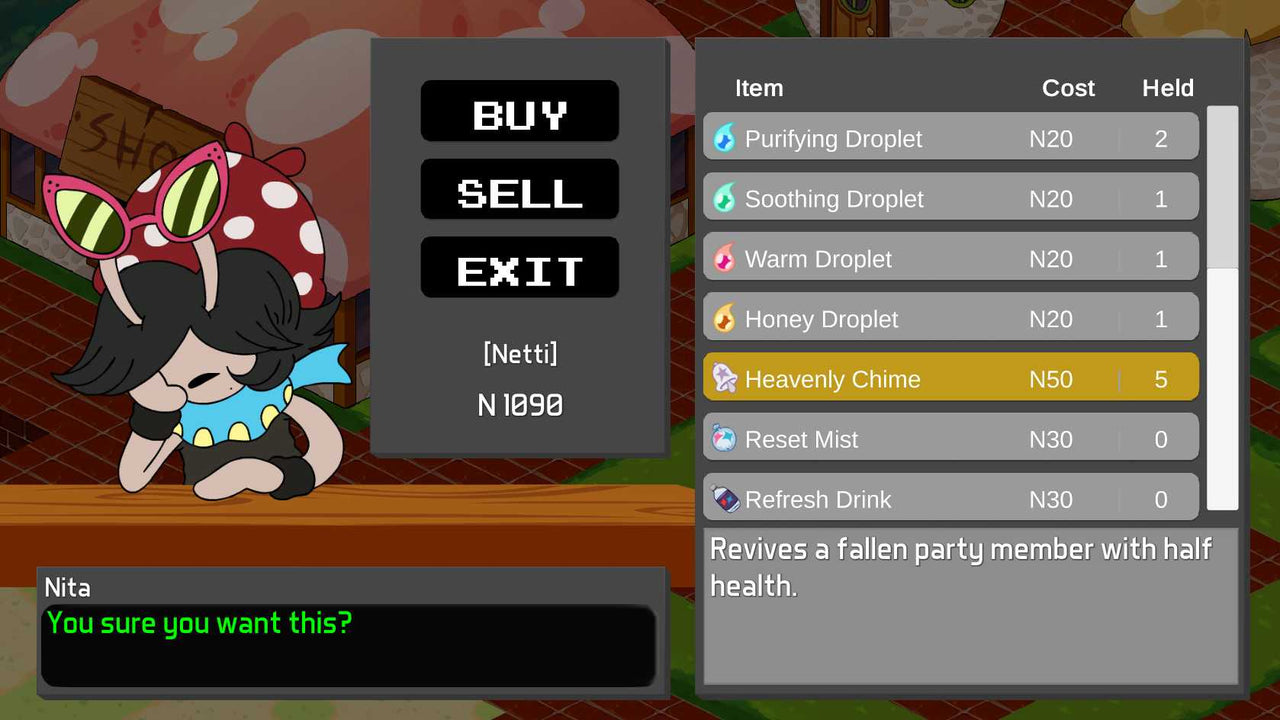Click the Purifying Droplet list entry

coord(950,138)
